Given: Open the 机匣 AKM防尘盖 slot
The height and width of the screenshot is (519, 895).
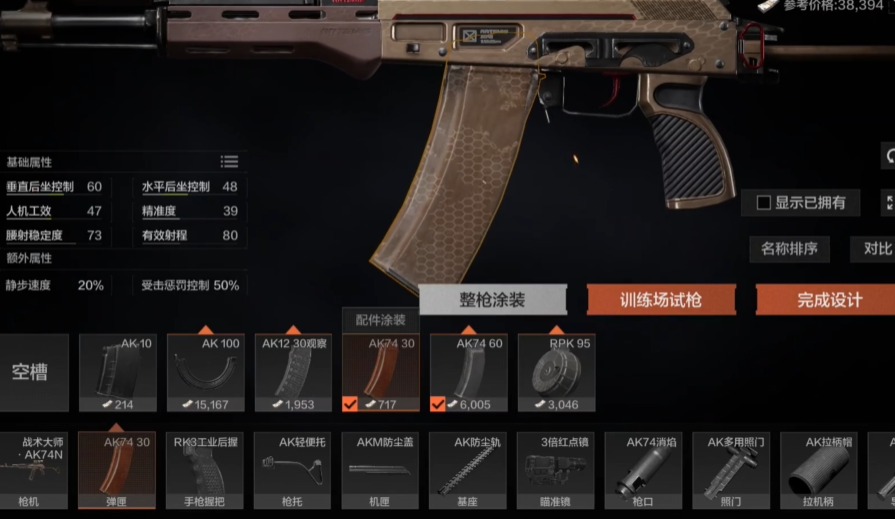Looking at the screenshot, I should (381, 470).
